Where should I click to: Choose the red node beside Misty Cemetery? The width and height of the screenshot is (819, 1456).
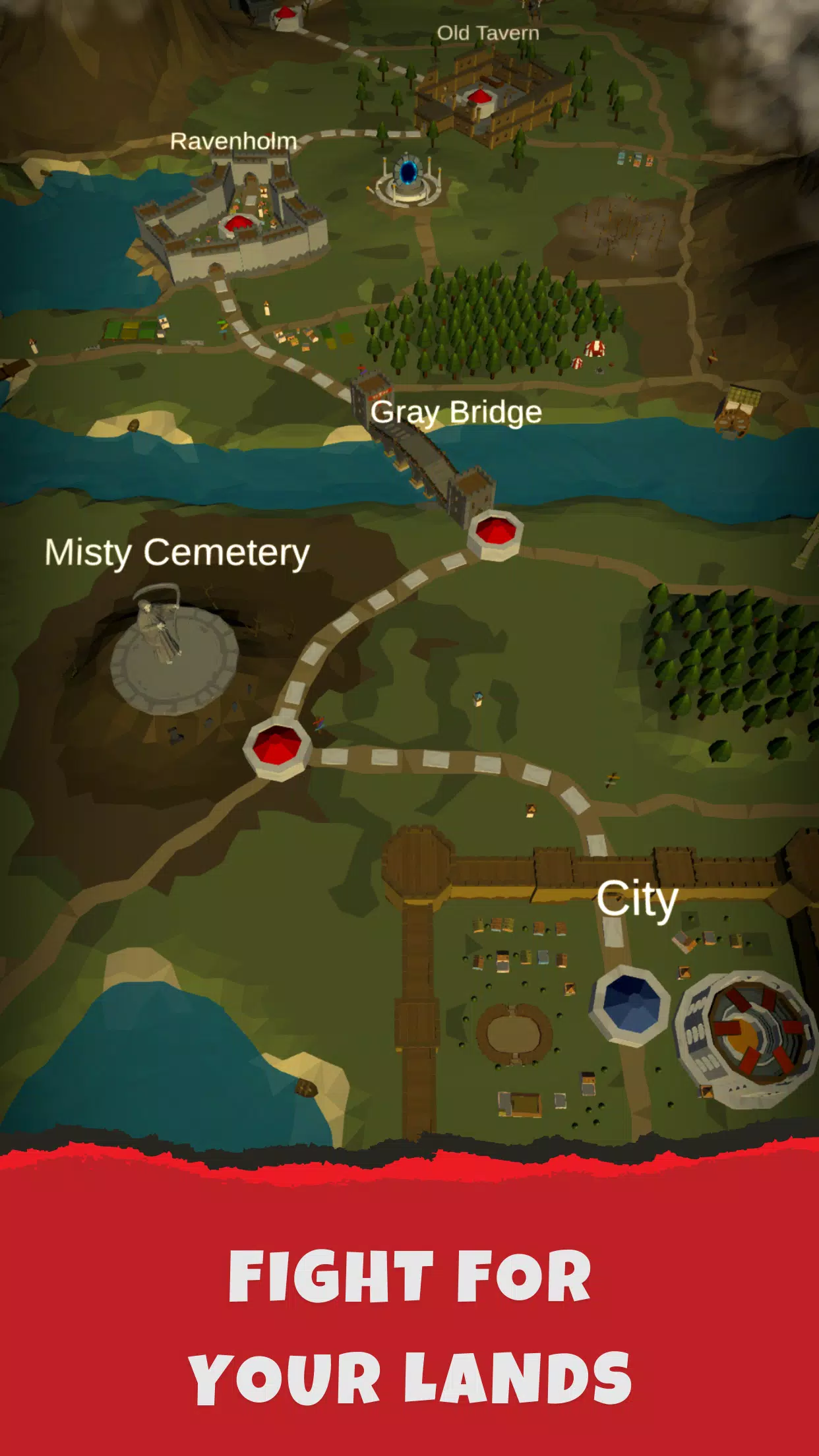tap(277, 748)
